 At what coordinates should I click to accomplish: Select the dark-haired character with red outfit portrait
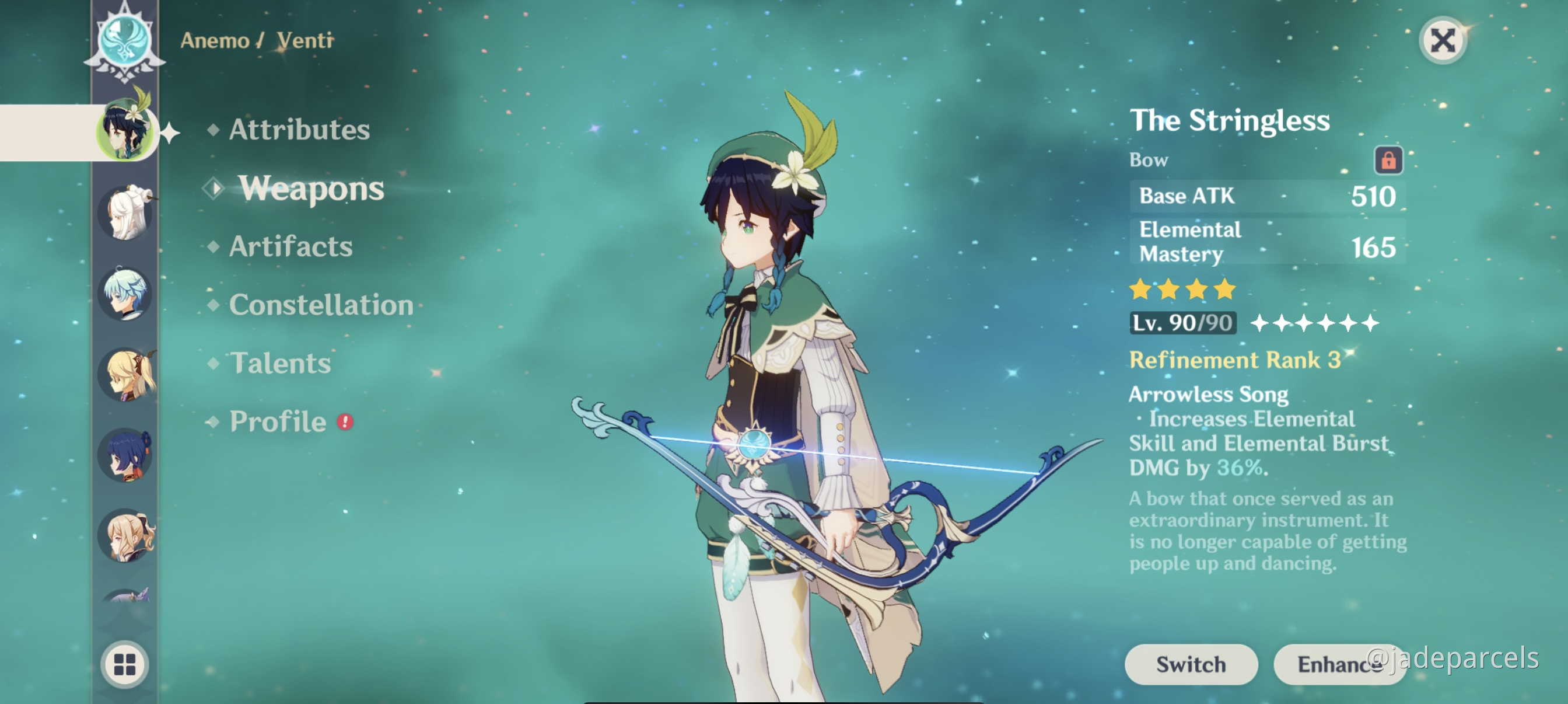click(126, 454)
